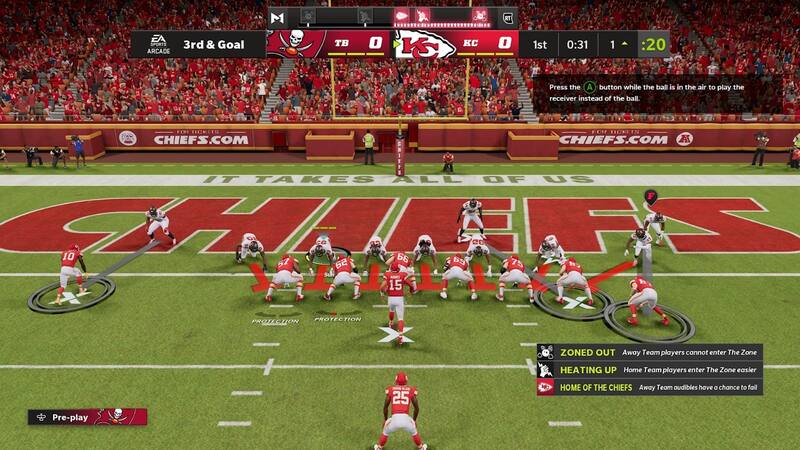Select the Home of the Chiefs row
800x450 pixels.
(648, 387)
